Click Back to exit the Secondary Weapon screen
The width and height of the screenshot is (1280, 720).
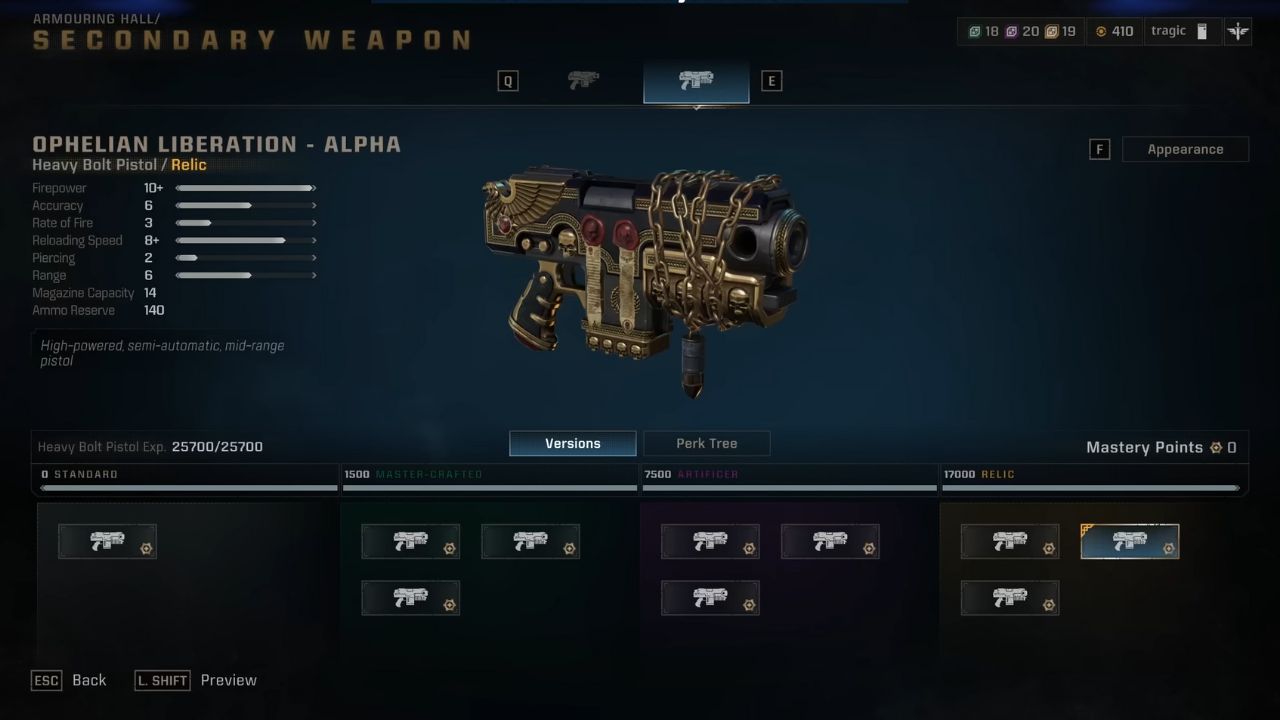pyautogui.click(x=89, y=680)
